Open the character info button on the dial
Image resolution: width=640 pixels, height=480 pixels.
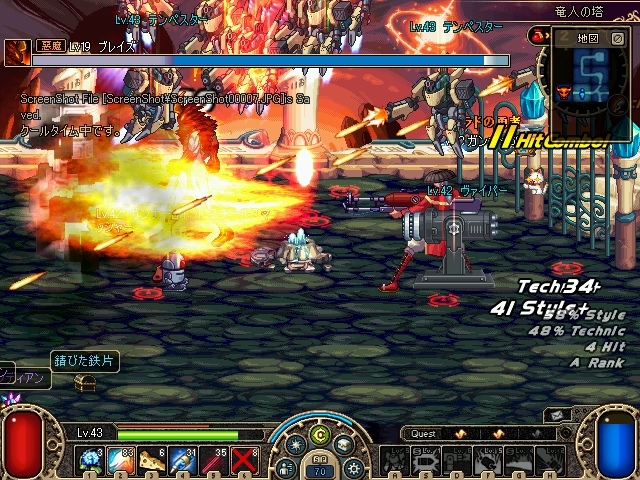pos(287,467)
